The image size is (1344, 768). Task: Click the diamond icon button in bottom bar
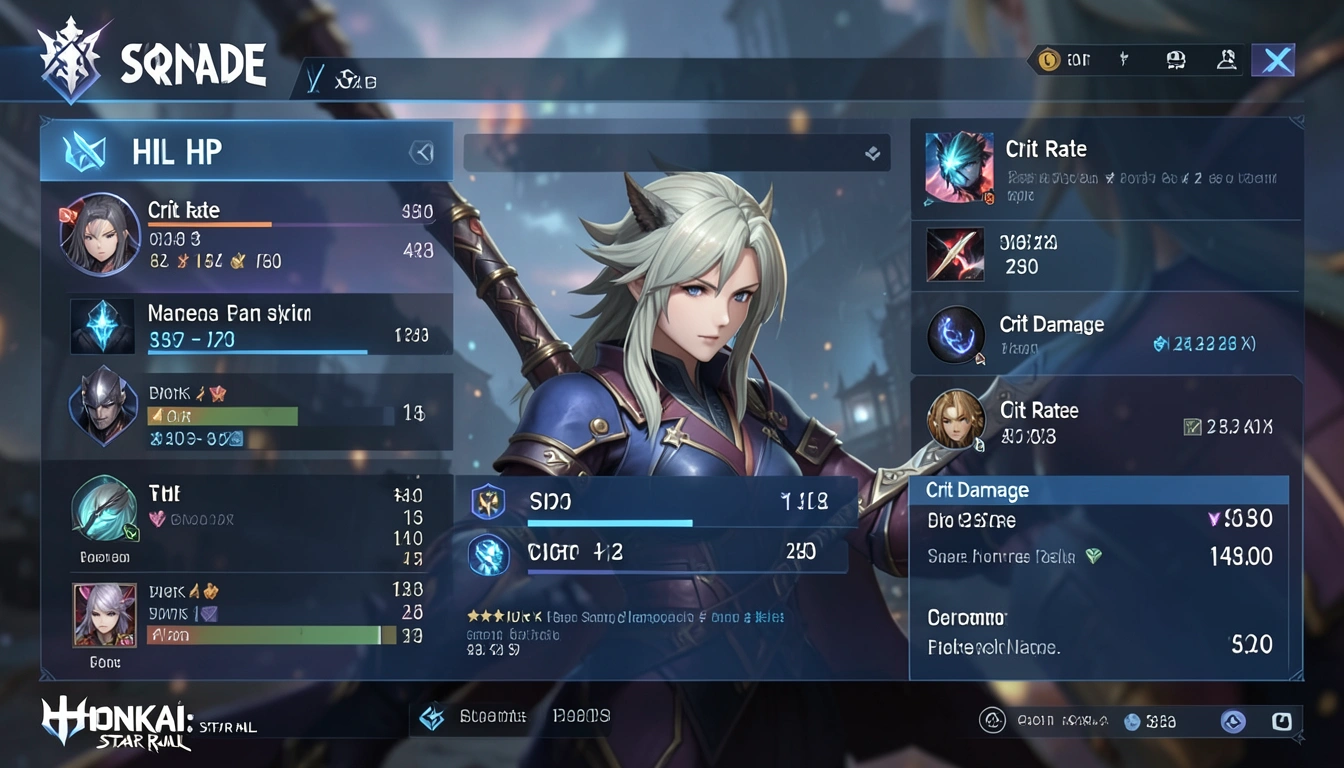pyautogui.click(x=432, y=717)
